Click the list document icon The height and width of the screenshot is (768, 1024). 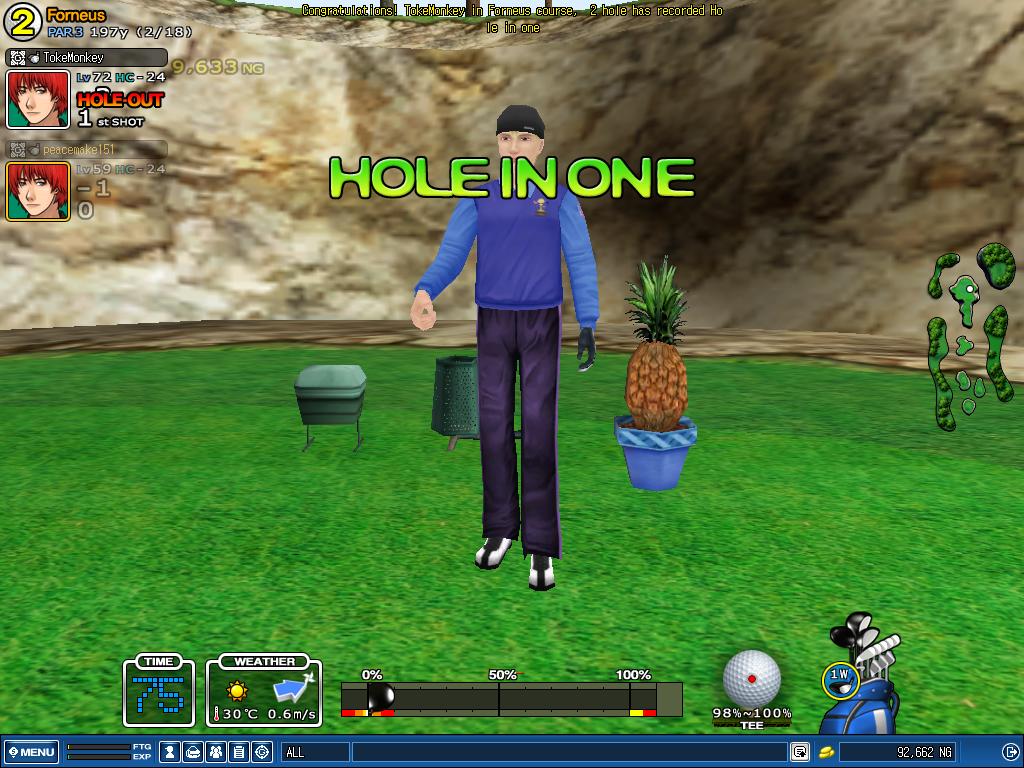coord(239,752)
